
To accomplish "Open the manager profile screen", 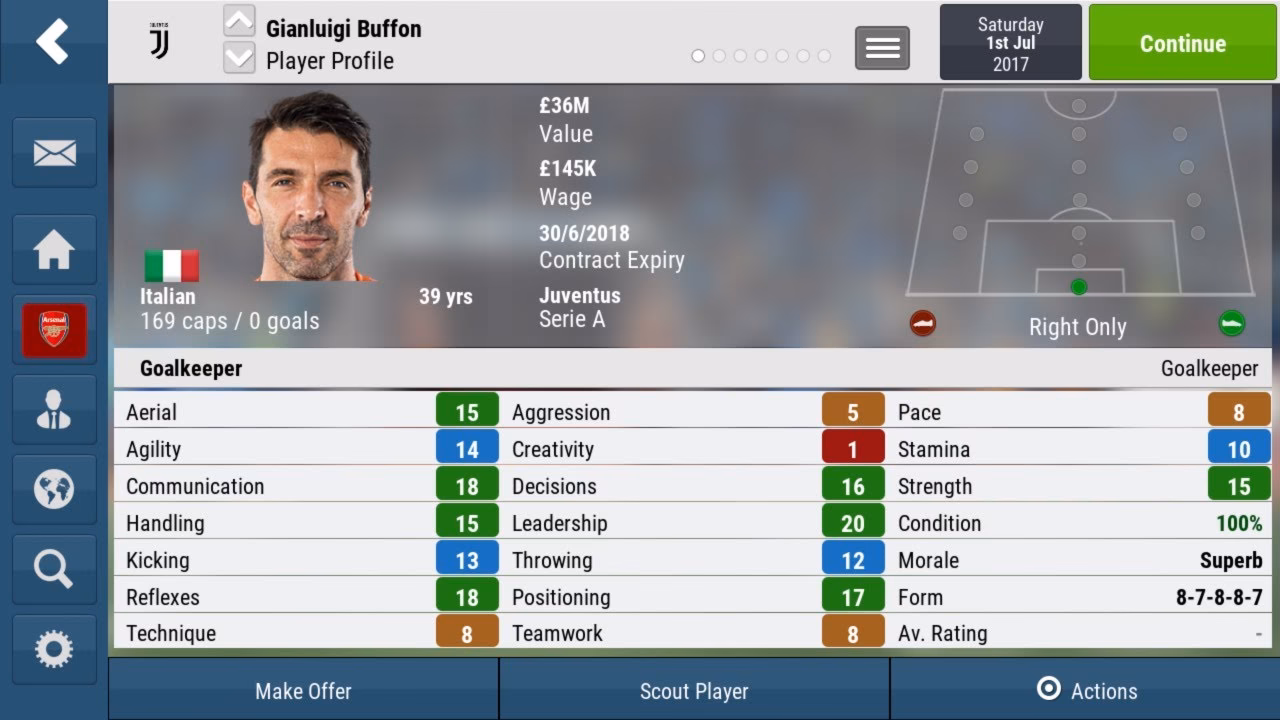I will (x=53, y=410).
